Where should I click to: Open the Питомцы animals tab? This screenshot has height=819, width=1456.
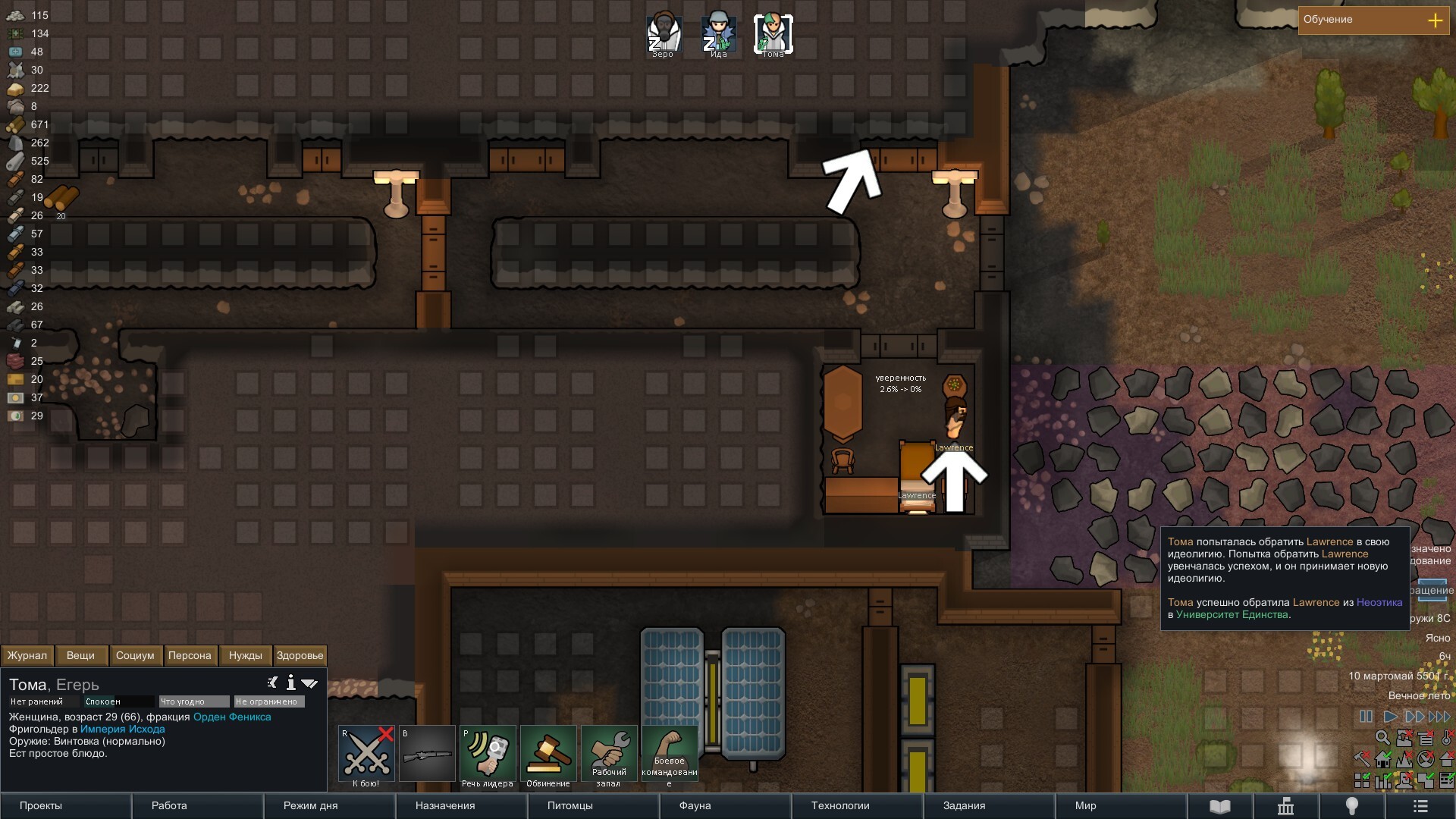(593, 806)
